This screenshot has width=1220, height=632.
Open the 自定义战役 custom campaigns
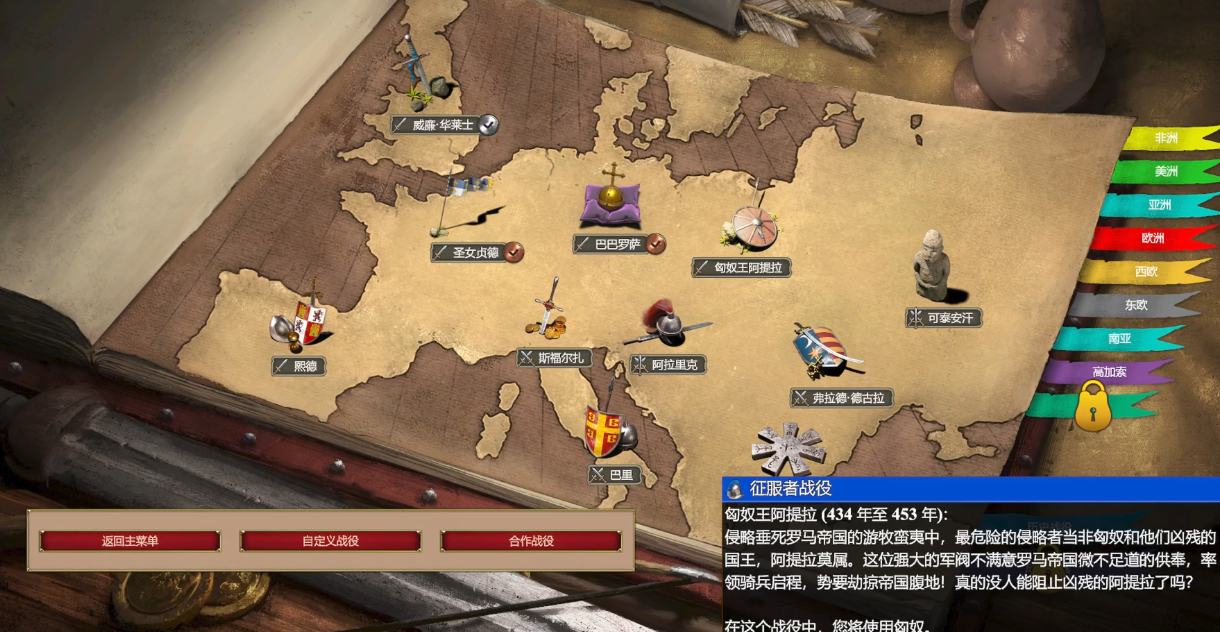[x=330, y=541]
